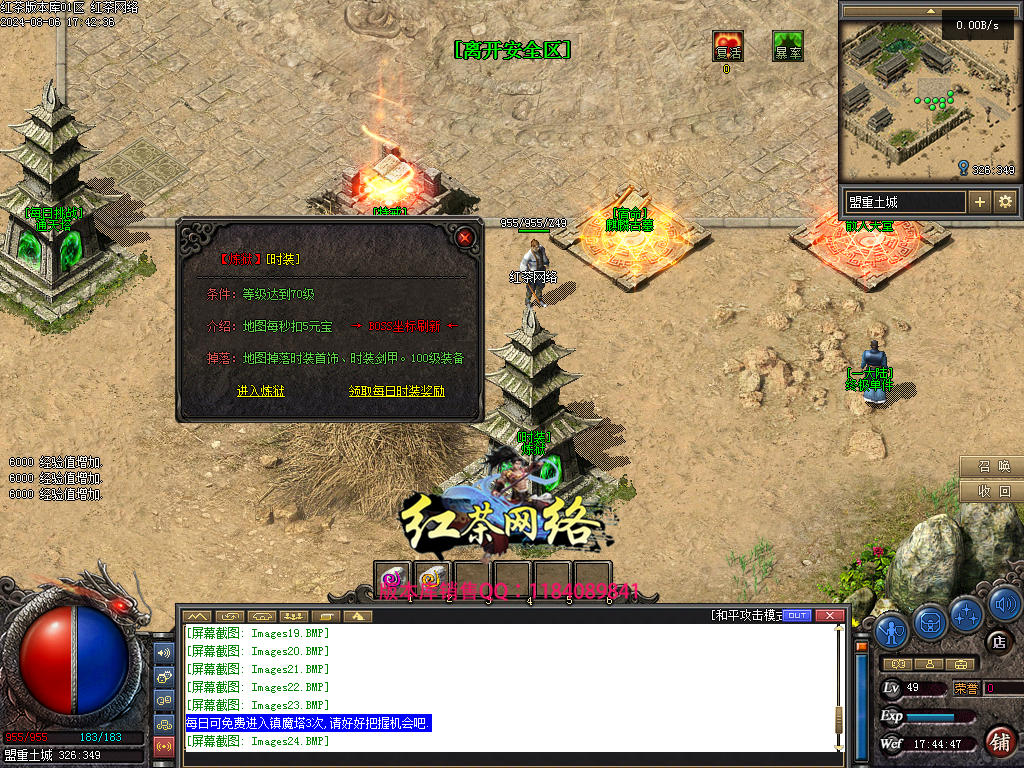Toggle sound with the speaker icon

pyautogui.click(x=1003, y=604)
